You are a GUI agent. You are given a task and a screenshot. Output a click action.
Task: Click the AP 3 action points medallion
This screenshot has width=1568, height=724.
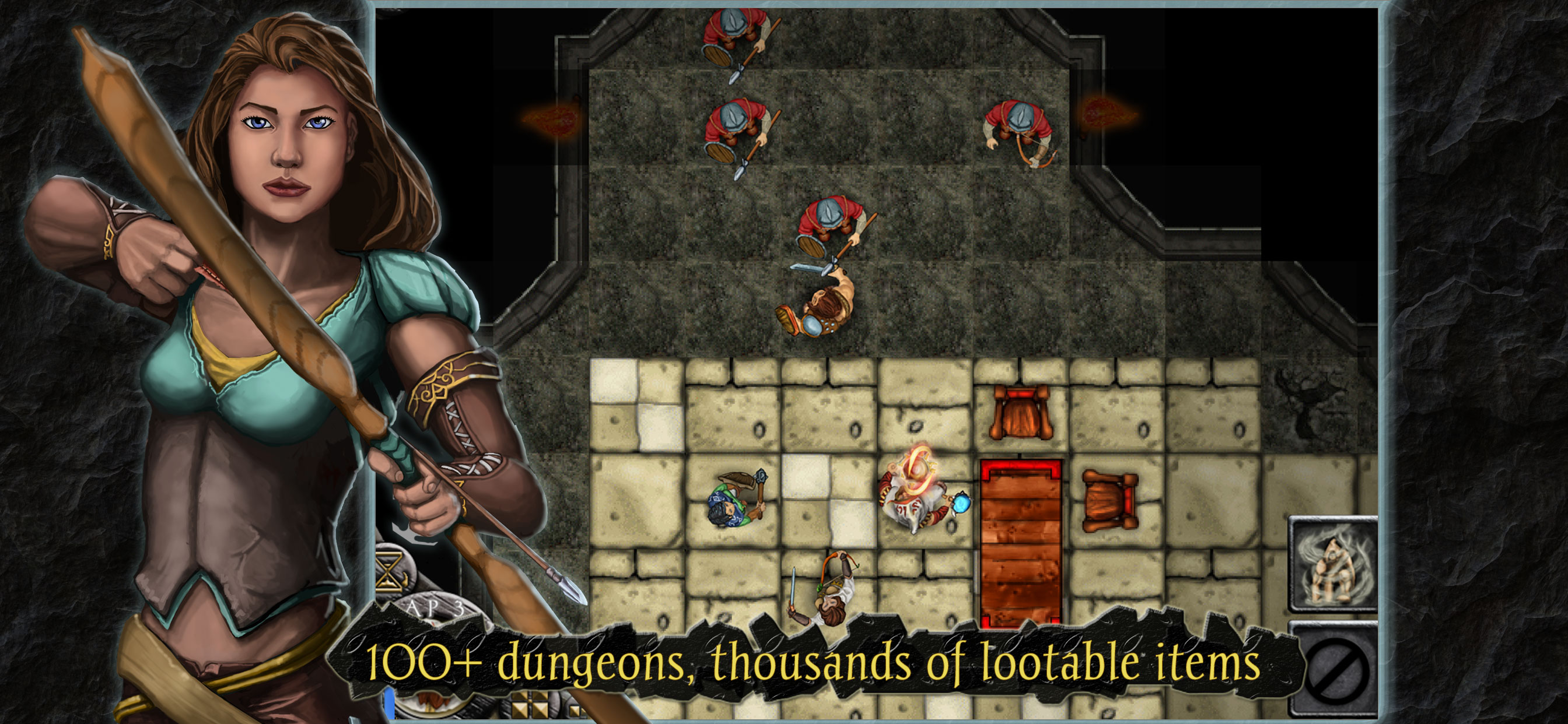click(436, 607)
